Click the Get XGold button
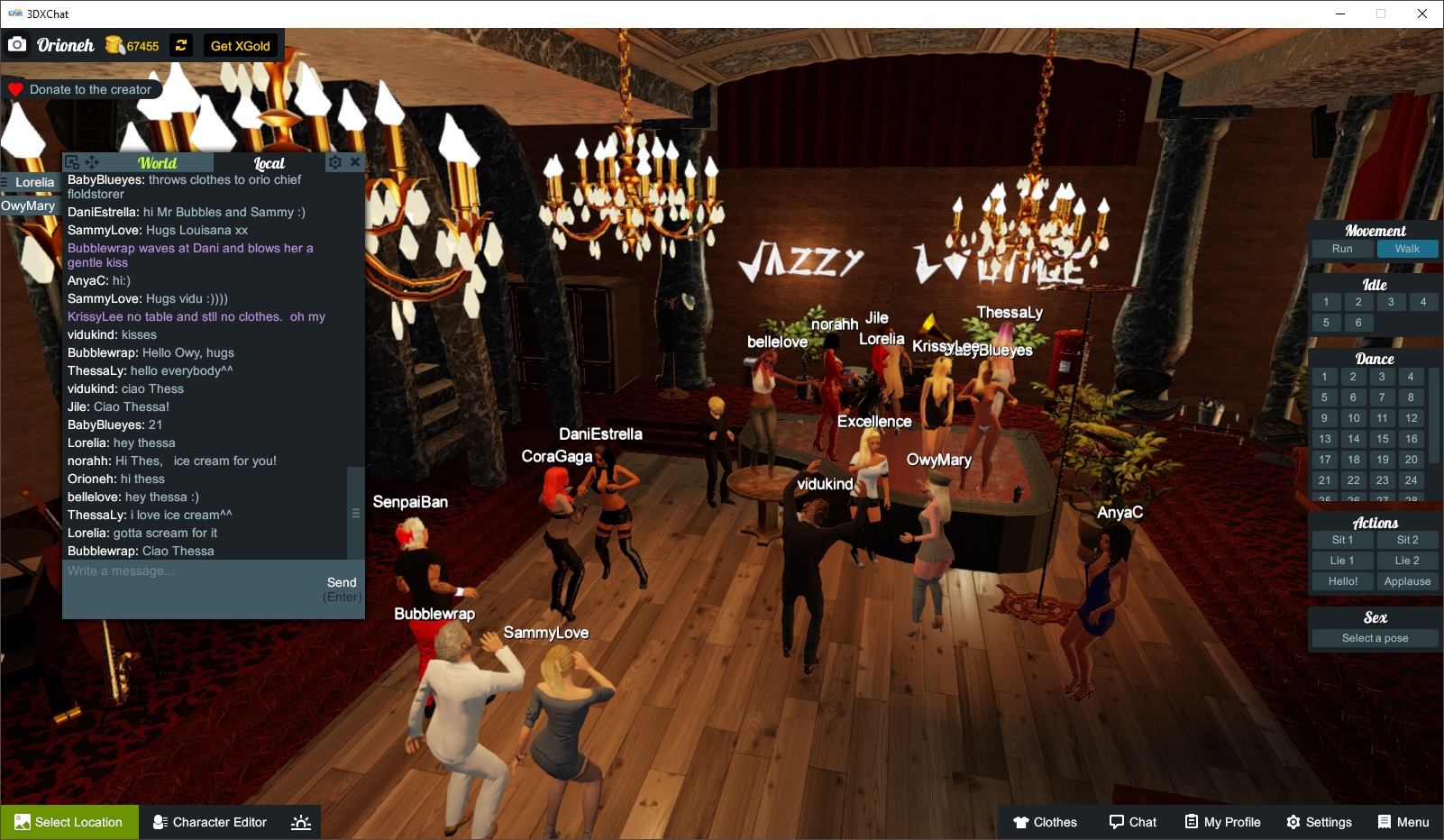1444x840 pixels. tap(239, 45)
